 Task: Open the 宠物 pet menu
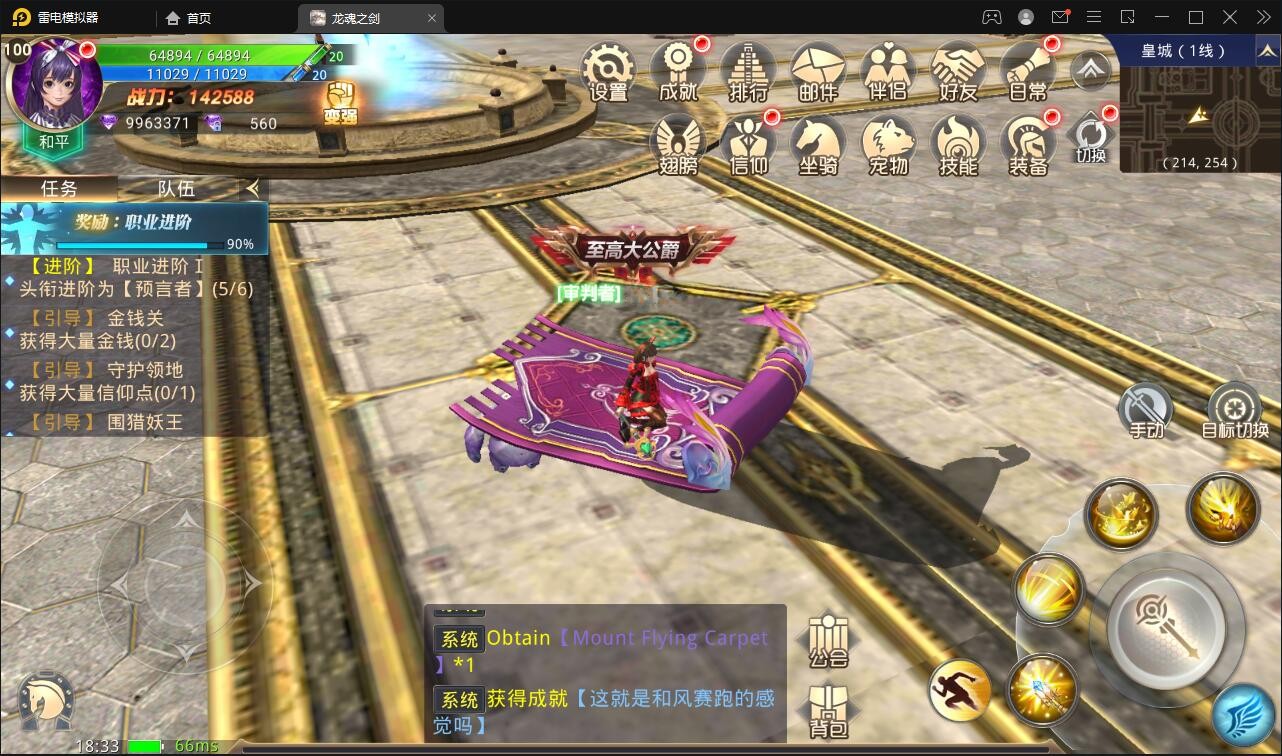pos(888,145)
